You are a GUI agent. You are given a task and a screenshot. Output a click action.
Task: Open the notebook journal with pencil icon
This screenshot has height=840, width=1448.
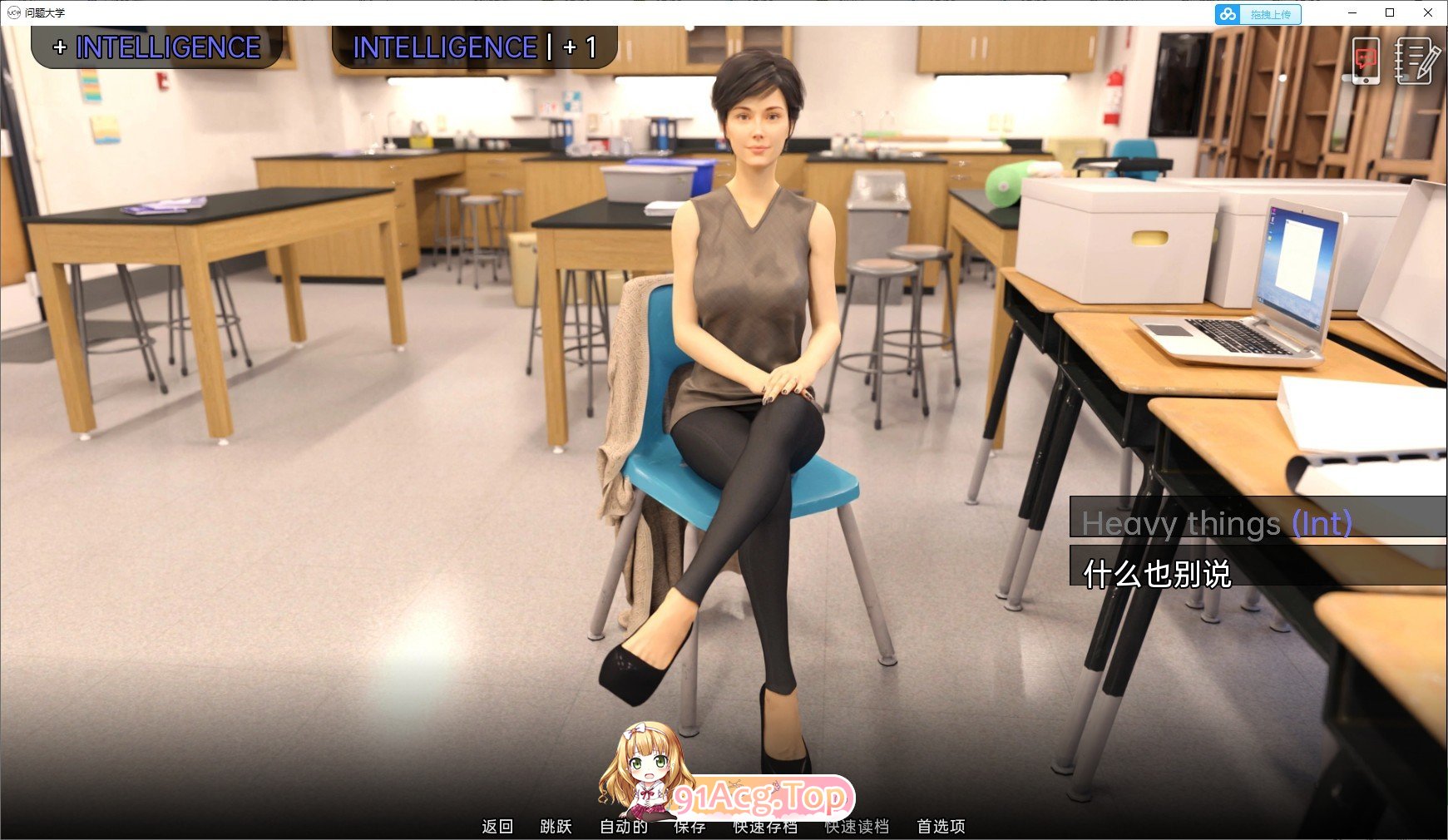(x=1415, y=59)
